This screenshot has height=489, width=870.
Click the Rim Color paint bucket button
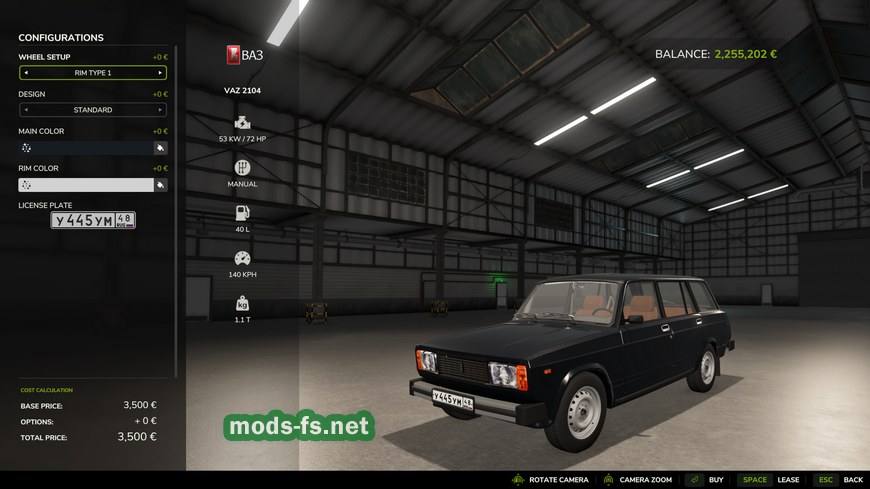coord(160,185)
